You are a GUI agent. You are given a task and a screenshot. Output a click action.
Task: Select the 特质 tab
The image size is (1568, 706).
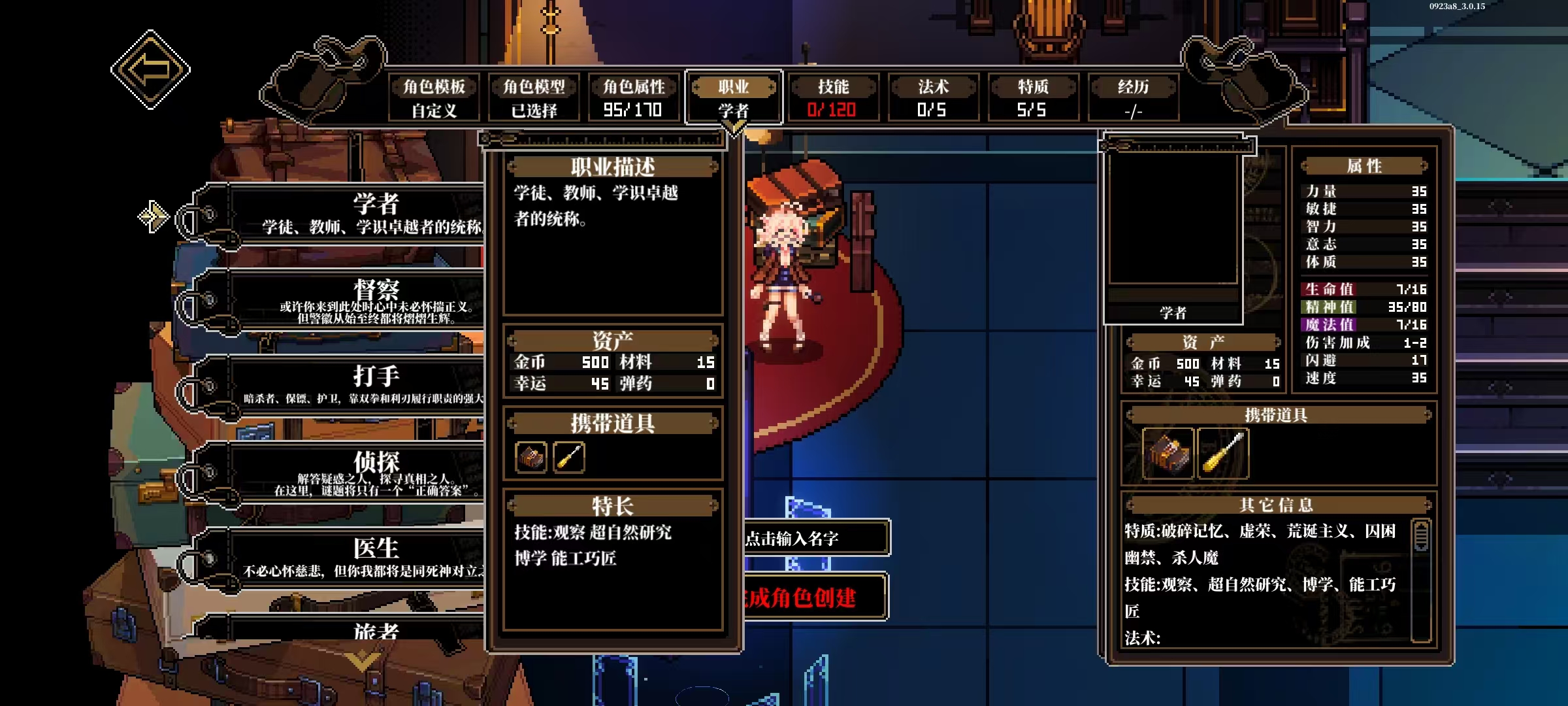1033,97
